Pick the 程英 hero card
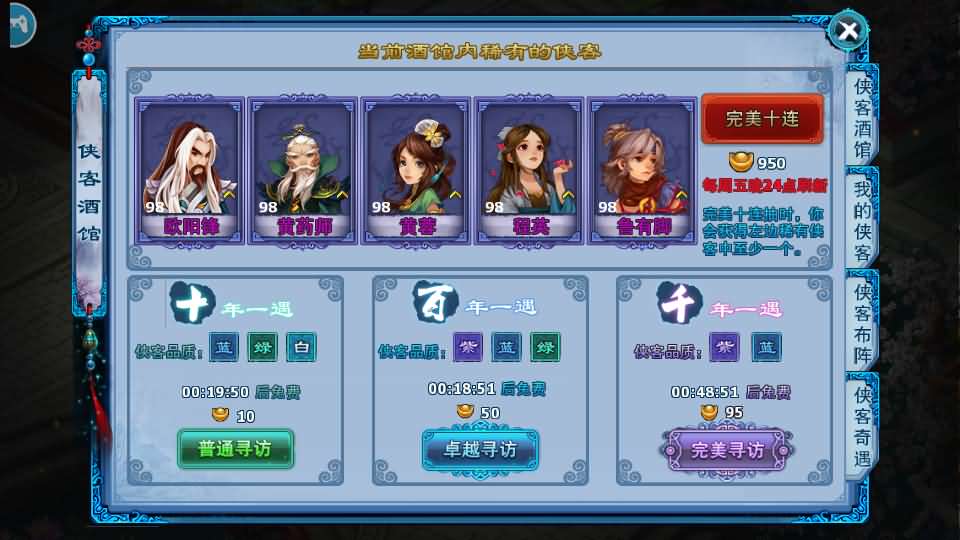 (529, 170)
